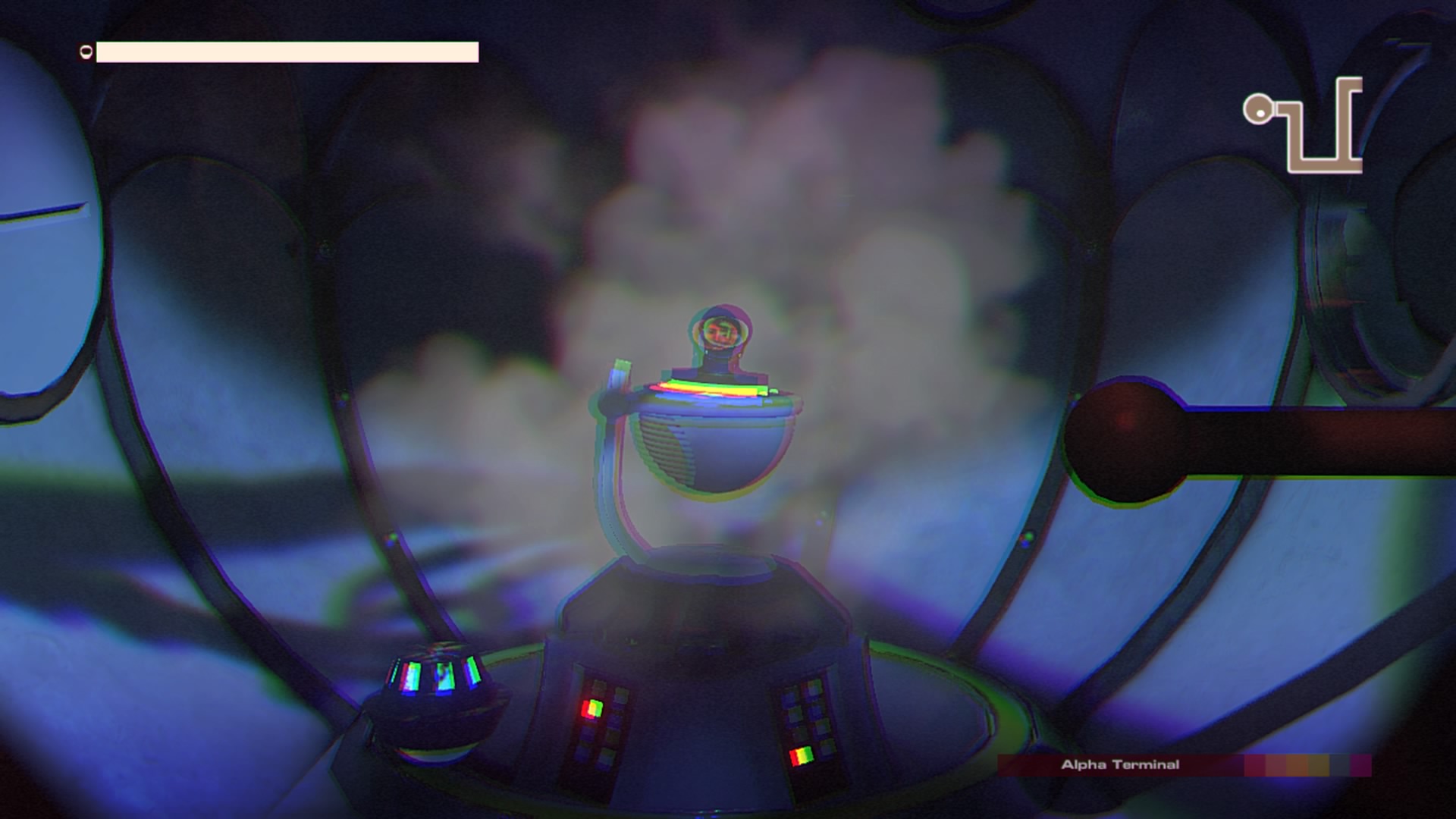
Task: Click the round node of the circuit glyph
Action: pos(1259,108)
